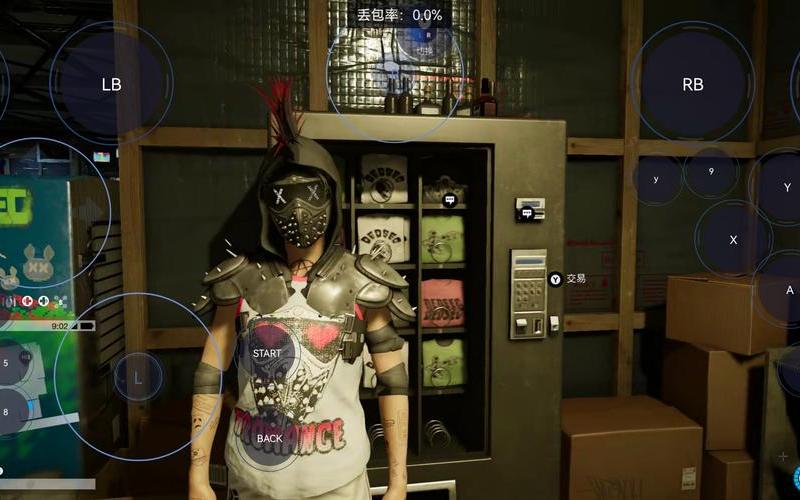The height and width of the screenshot is (500, 800).
Task: Tap the round 8 overlay button
Action: tap(8, 411)
